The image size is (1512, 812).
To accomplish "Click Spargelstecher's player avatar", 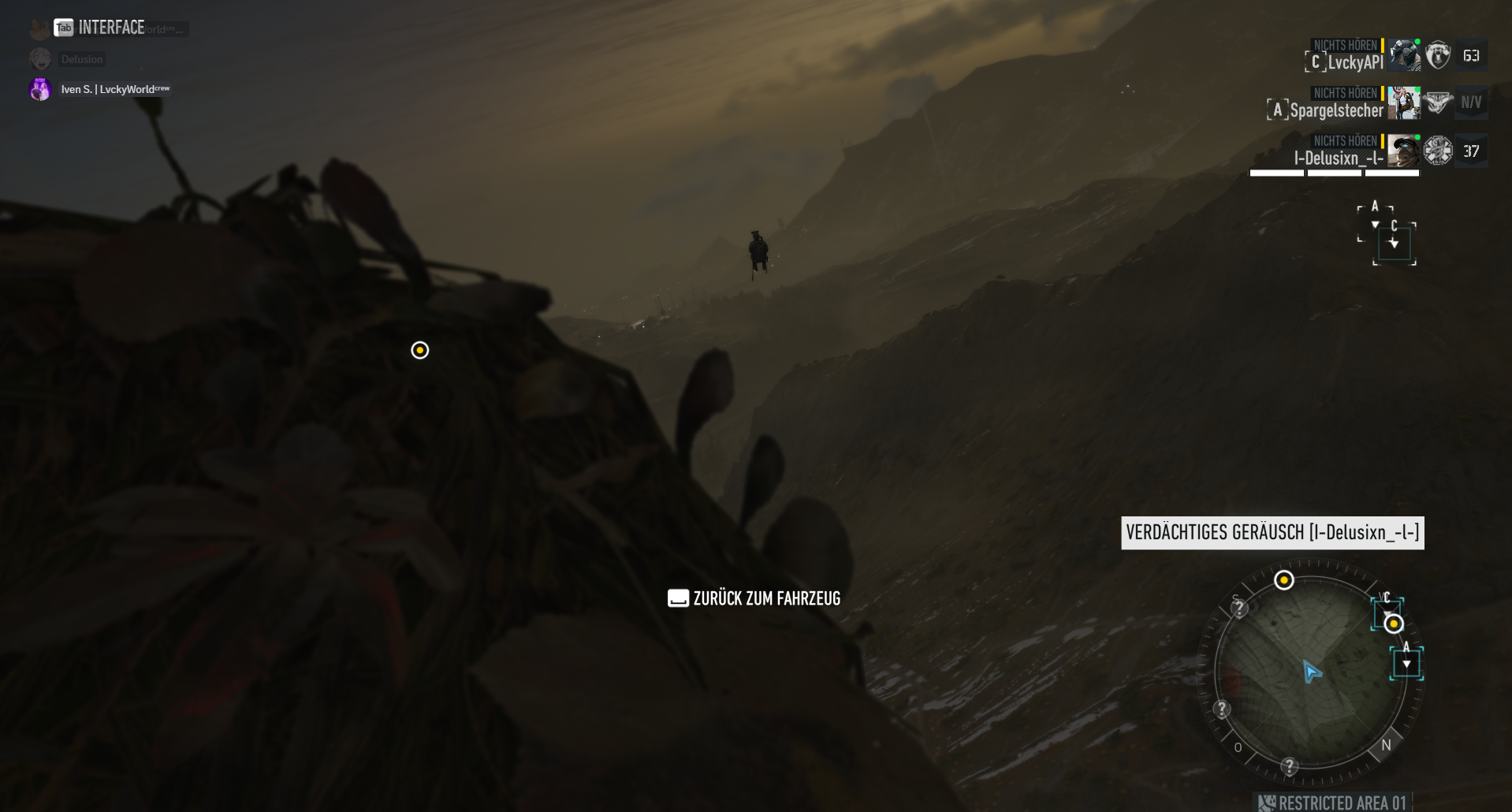I will point(1403,103).
